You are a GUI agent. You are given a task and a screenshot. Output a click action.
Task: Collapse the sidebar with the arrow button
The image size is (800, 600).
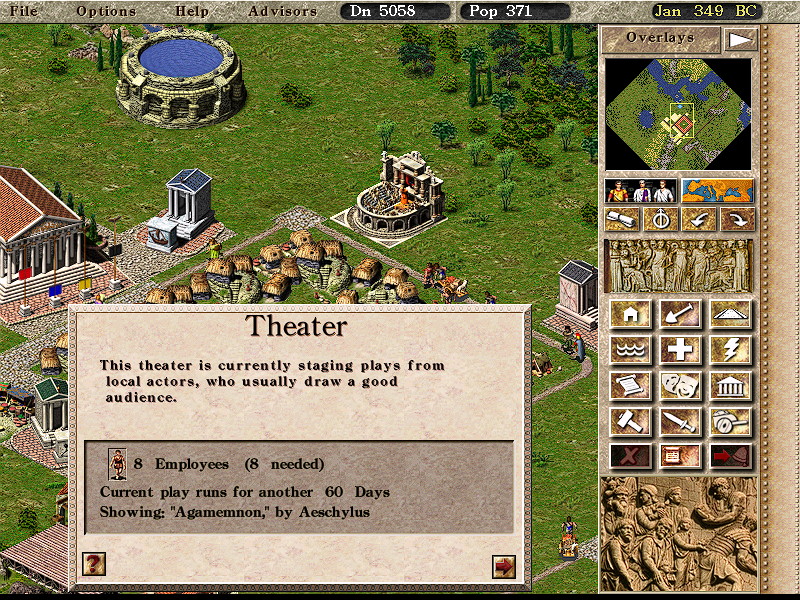point(739,39)
